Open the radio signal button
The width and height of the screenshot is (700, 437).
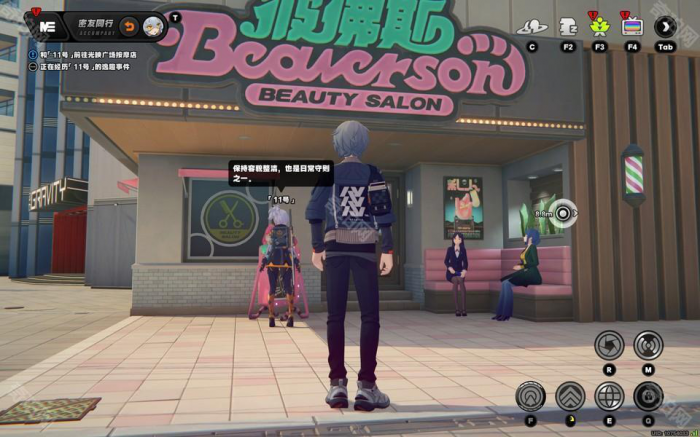[648, 345]
